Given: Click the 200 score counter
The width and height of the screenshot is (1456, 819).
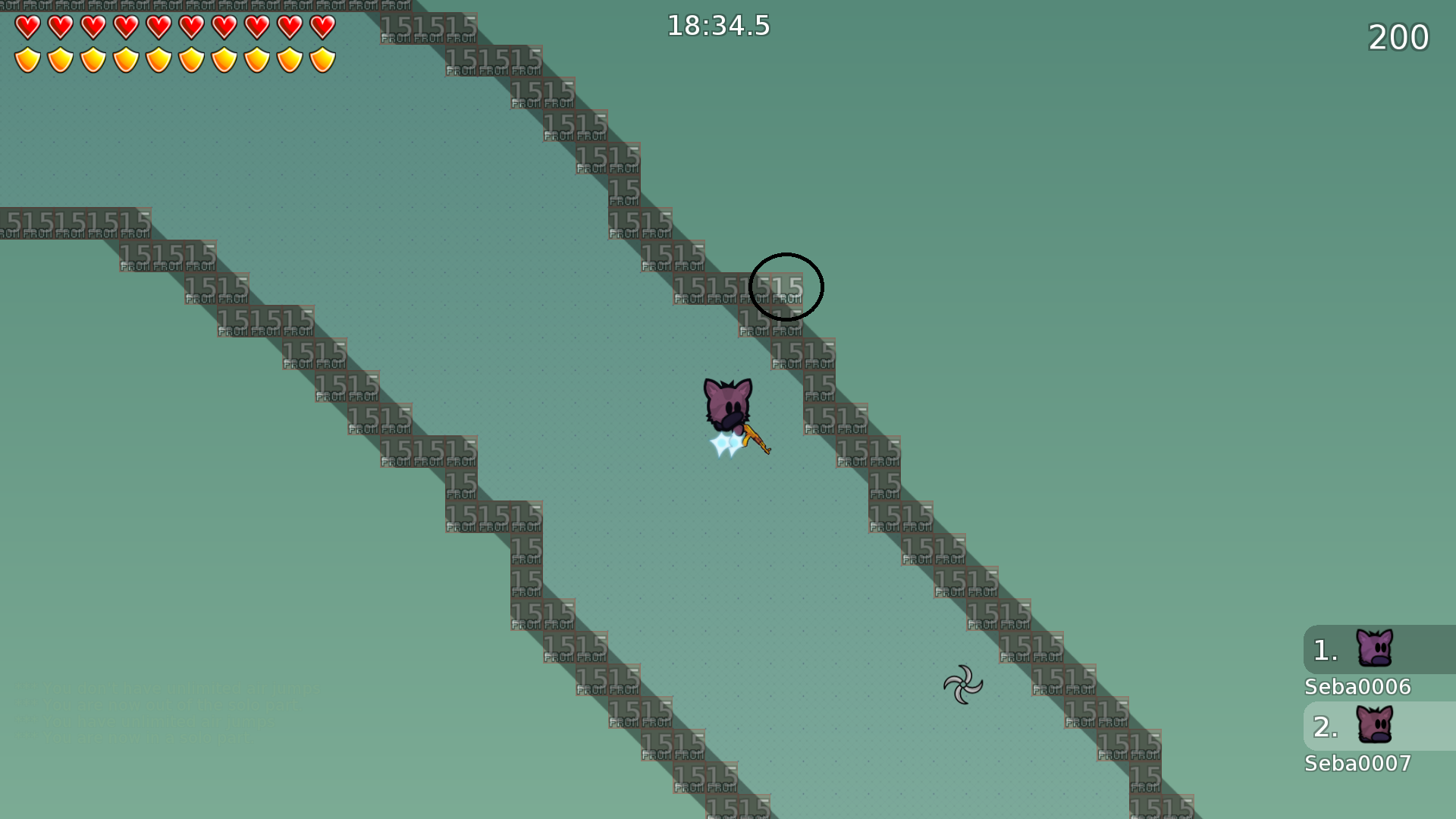Looking at the screenshot, I should pyautogui.click(x=1398, y=37).
